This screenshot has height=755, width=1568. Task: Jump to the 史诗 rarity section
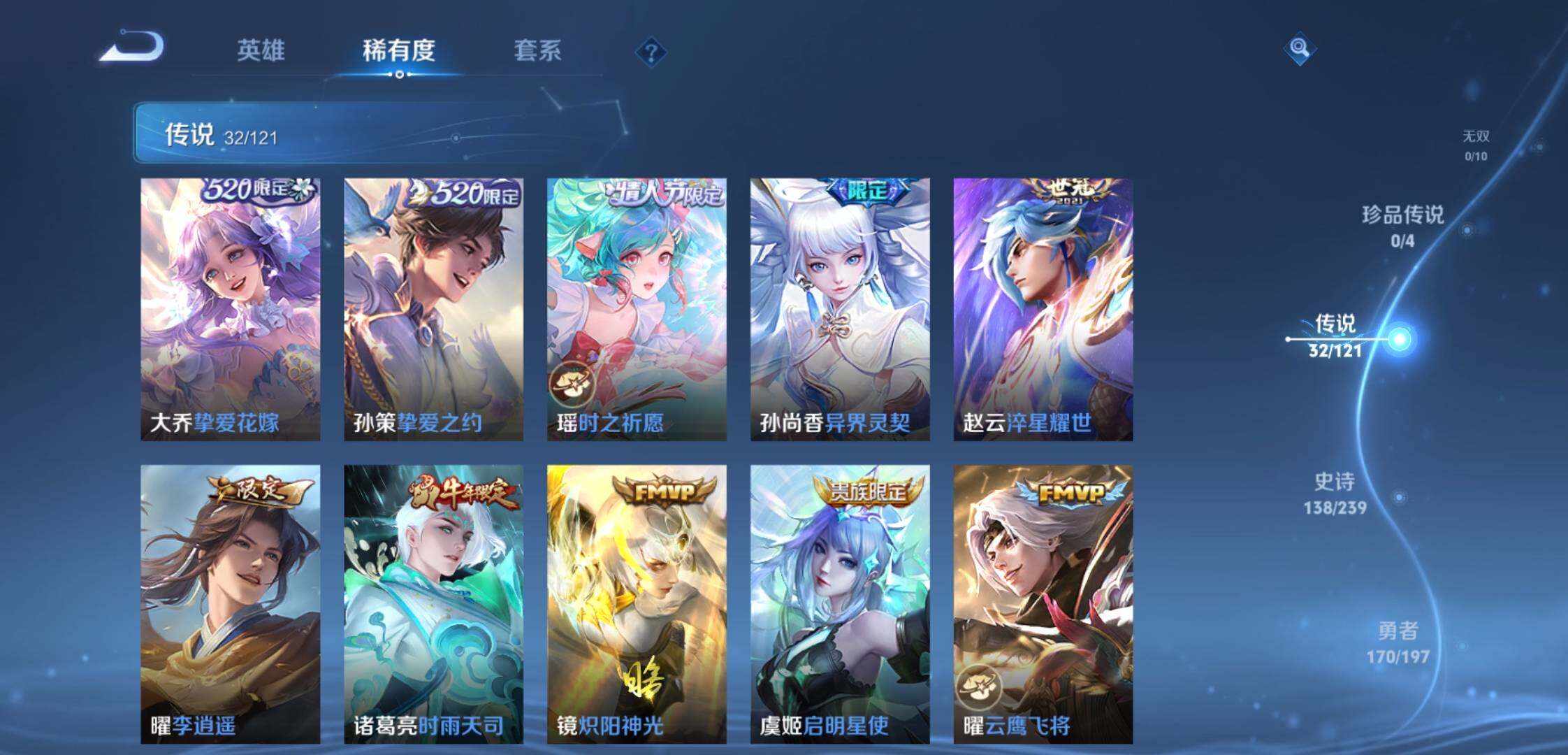[1335, 492]
